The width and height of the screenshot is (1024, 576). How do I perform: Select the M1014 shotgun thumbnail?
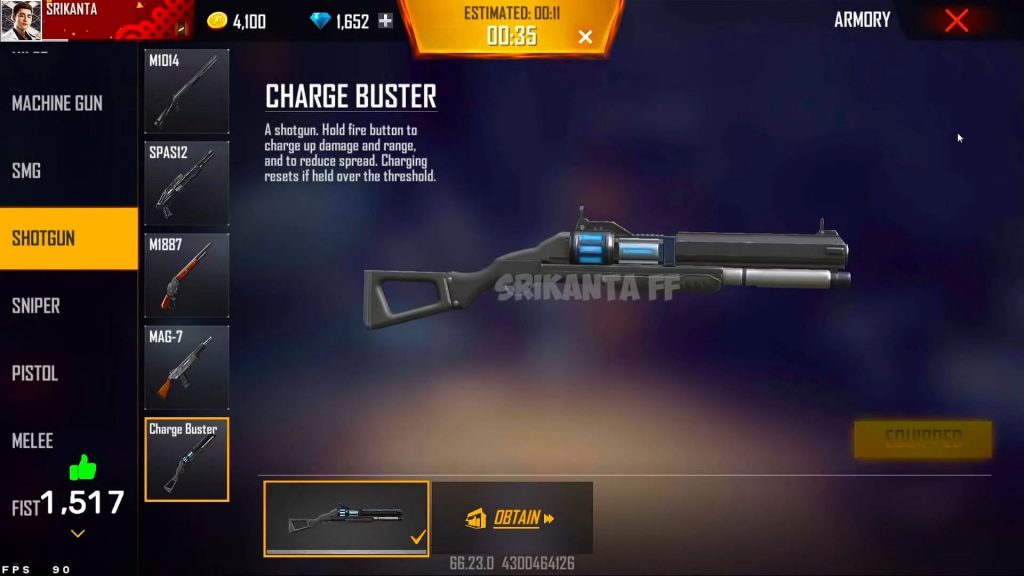click(187, 91)
